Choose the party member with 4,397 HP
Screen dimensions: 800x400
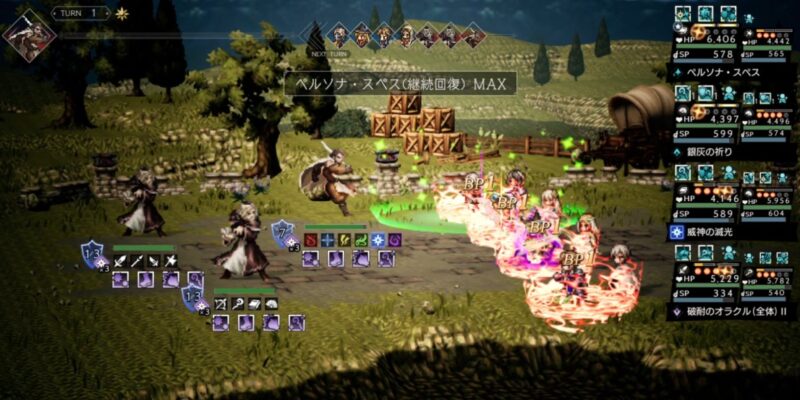(706, 118)
